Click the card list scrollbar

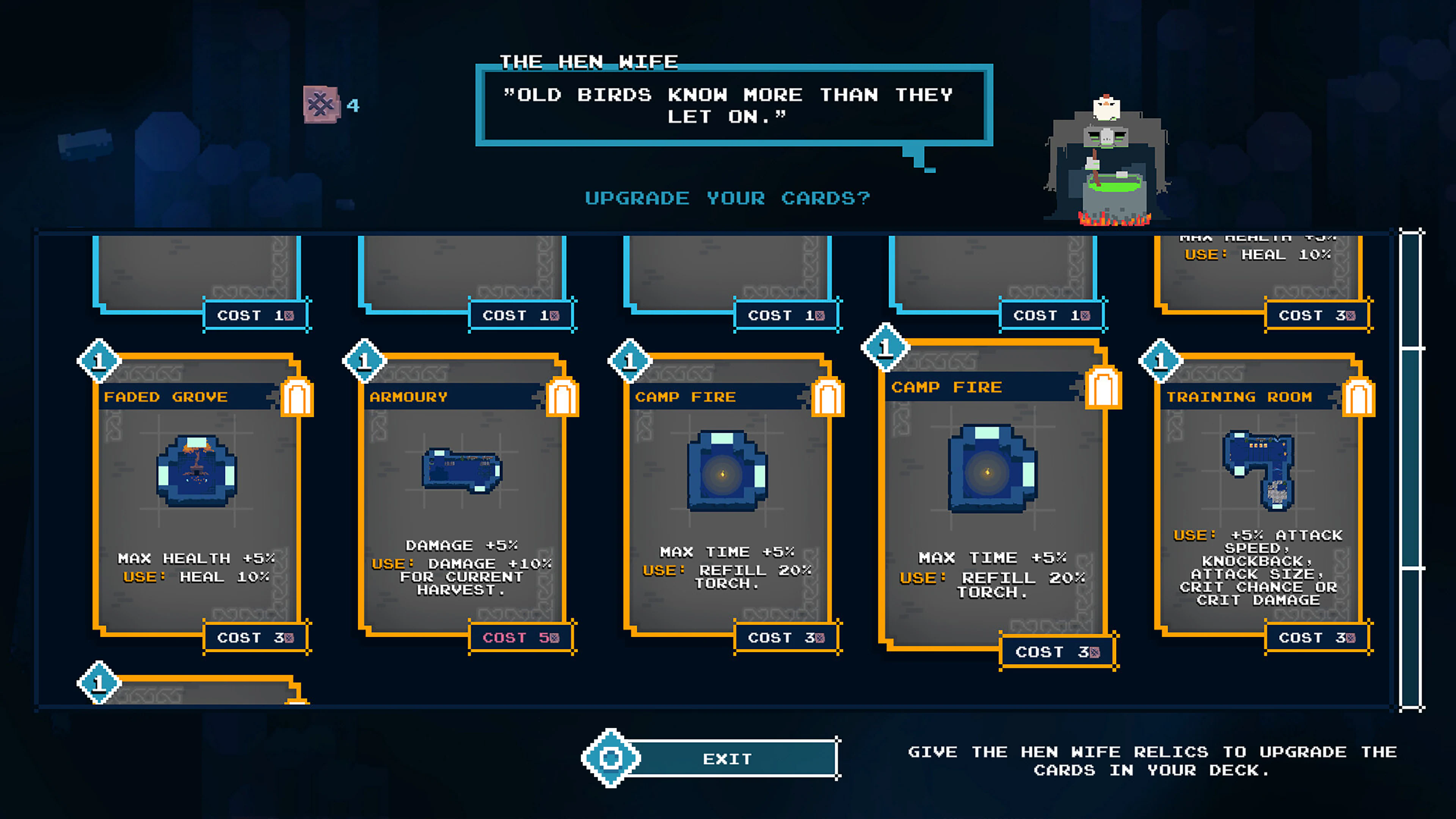pyautogui.click(x=1411, y=469)
